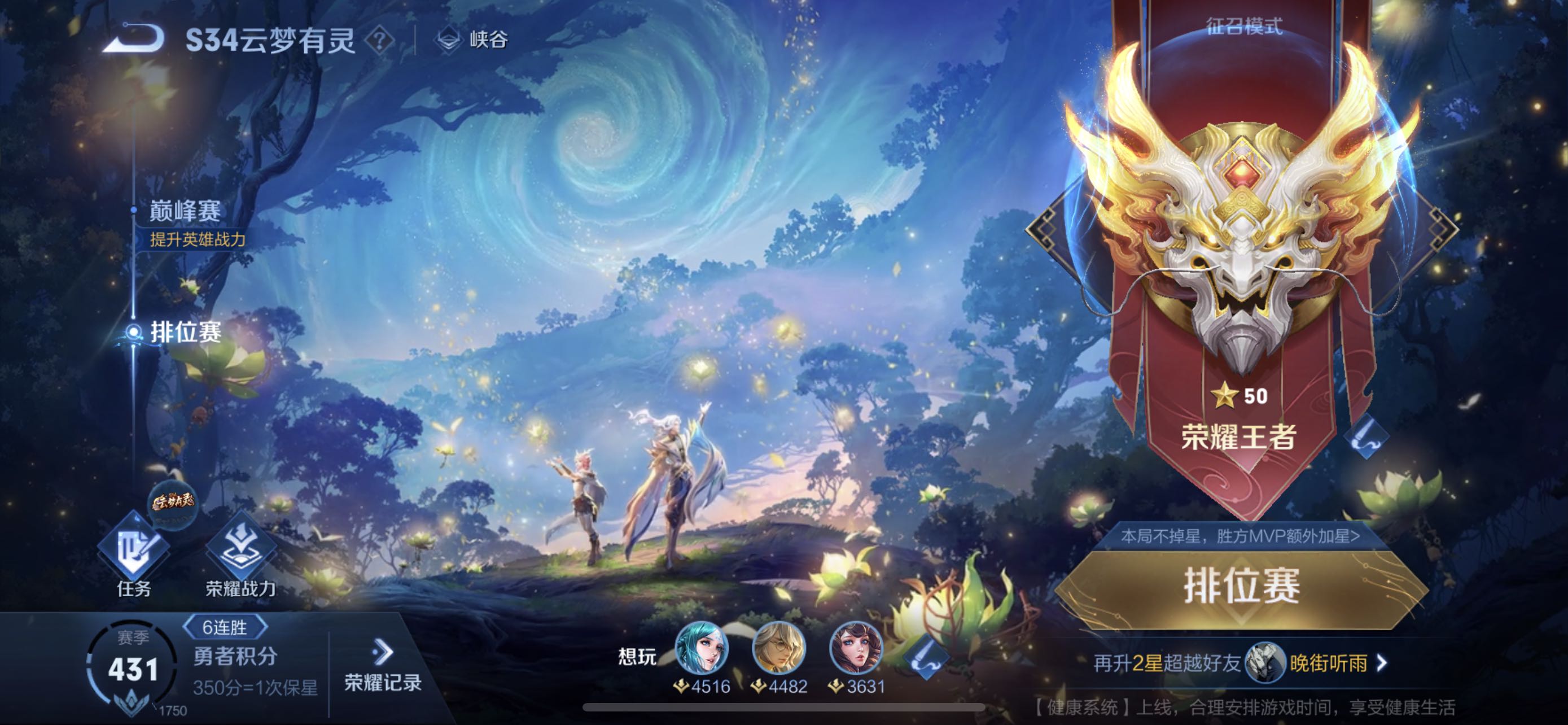The width and height of the screenshot is (1568, 725).
Task: Open the 本局不掉星 MVP bonus notice
Action: (x=1240, y=536)
